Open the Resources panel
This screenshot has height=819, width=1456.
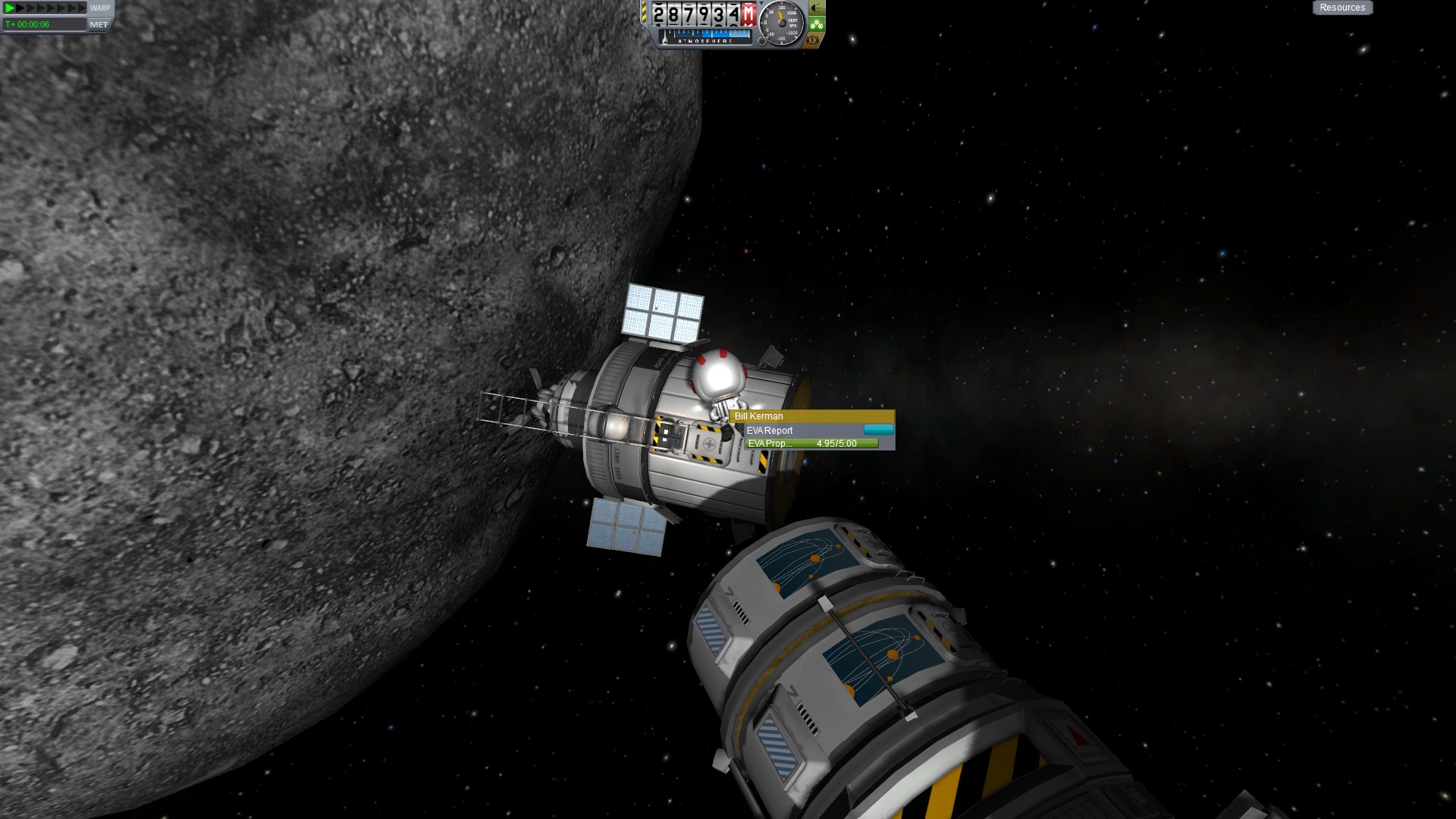tap(1342, 8)
